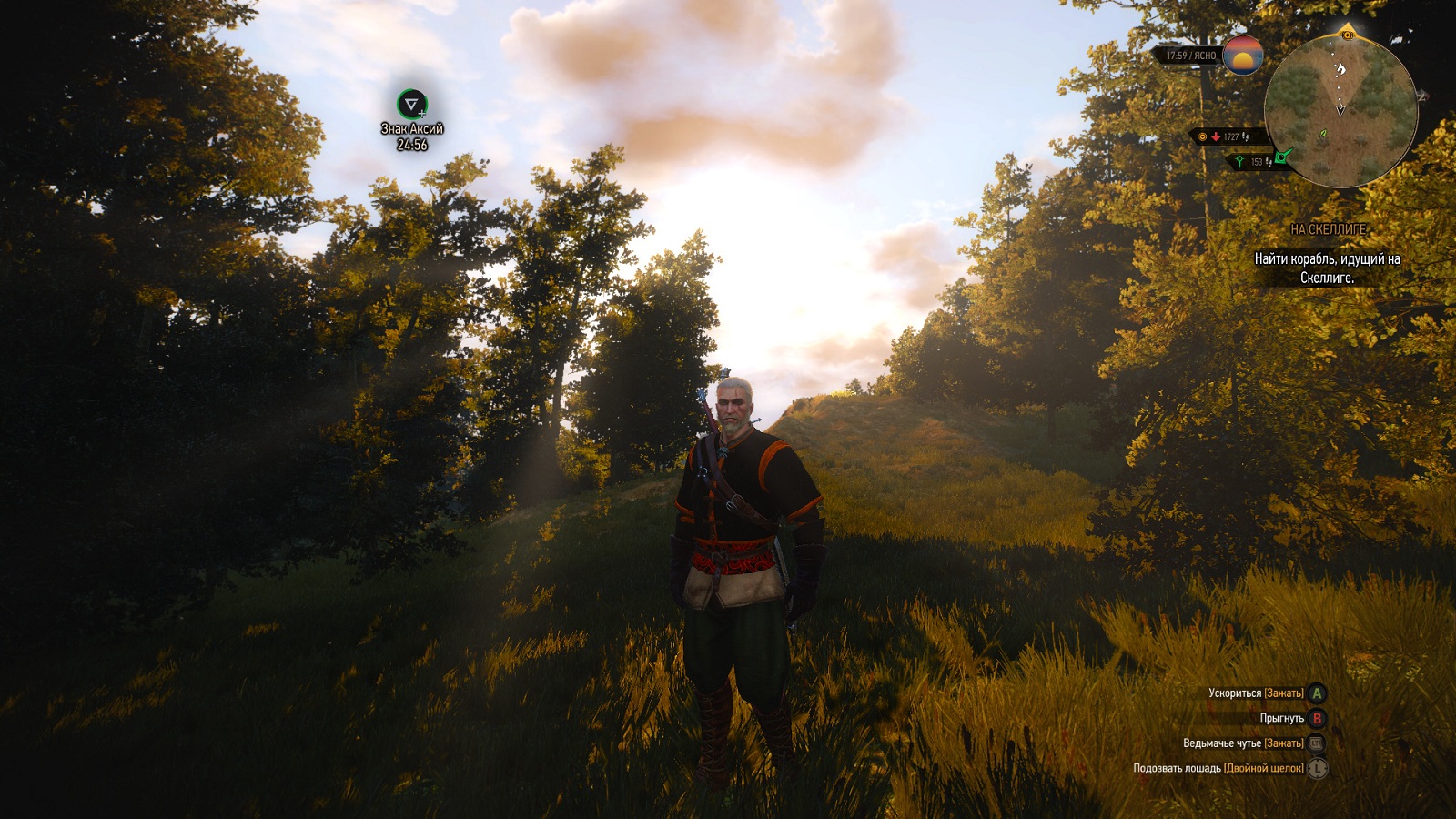Select the green quest marker on minimap edge
1456x819 pixels.
(x=1283, y=157)
